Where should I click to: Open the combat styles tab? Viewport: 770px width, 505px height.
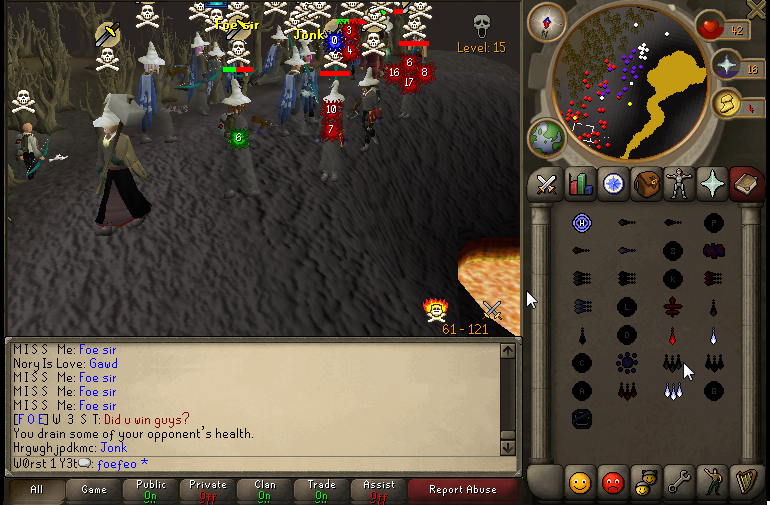[x=546, y=184]
